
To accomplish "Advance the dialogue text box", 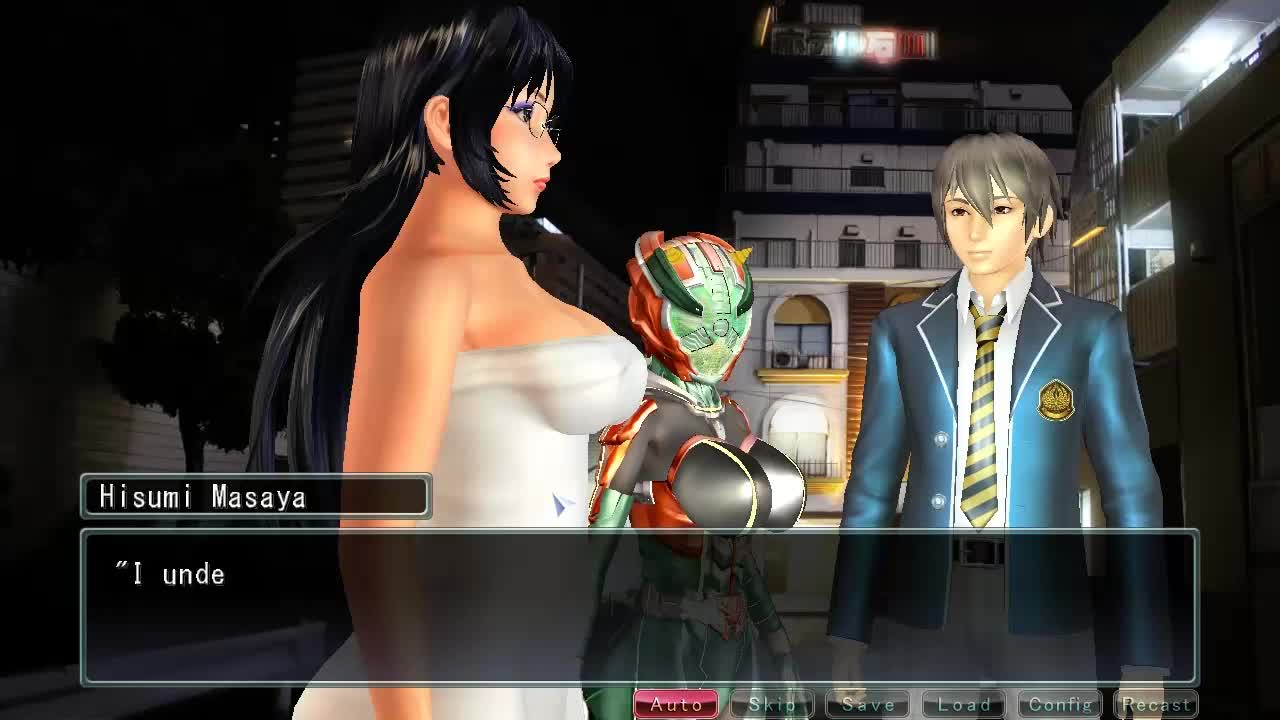I will (x=640, y=607).
